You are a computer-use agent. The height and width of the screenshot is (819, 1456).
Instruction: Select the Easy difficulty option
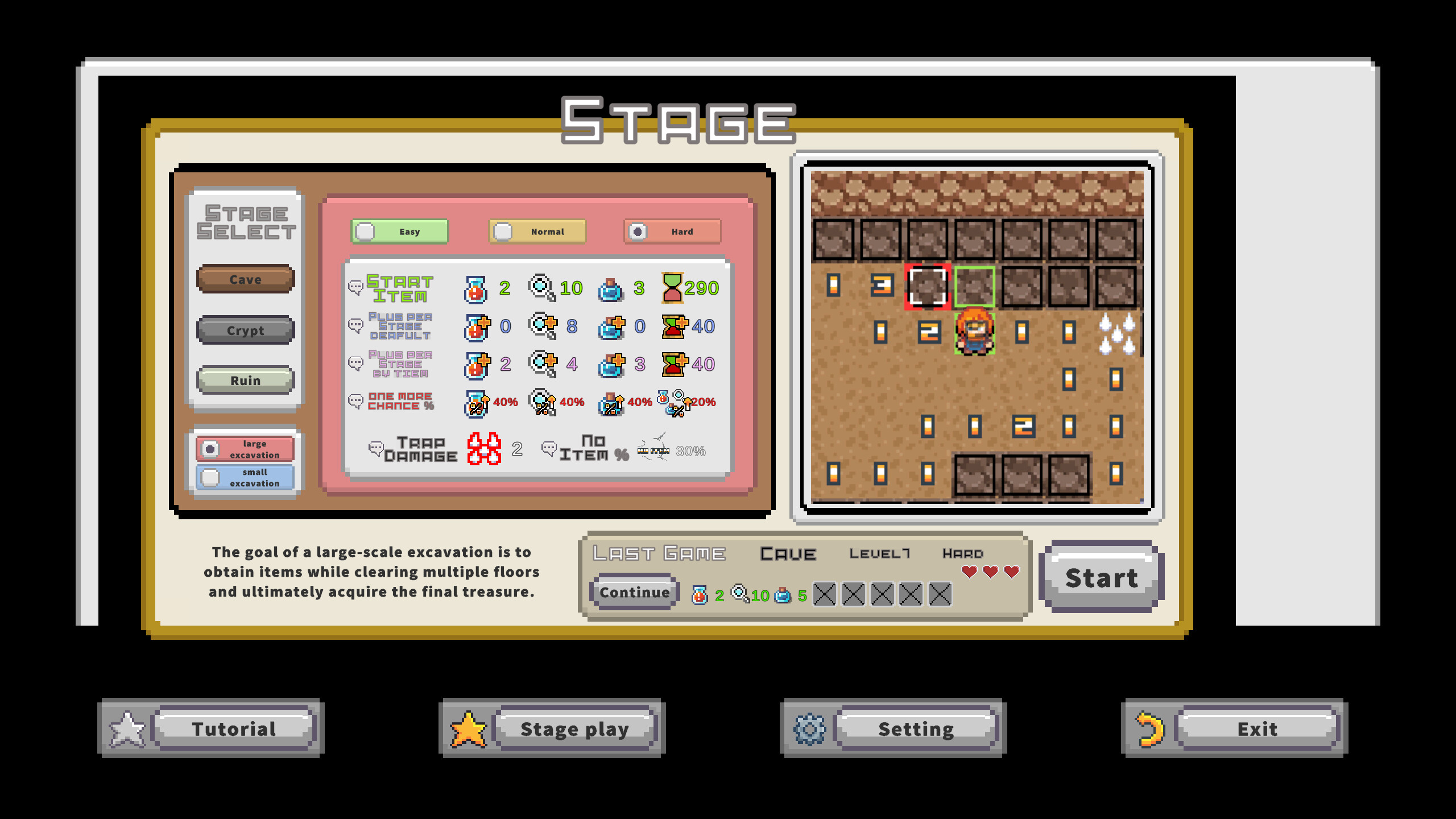tap(398, 231)
